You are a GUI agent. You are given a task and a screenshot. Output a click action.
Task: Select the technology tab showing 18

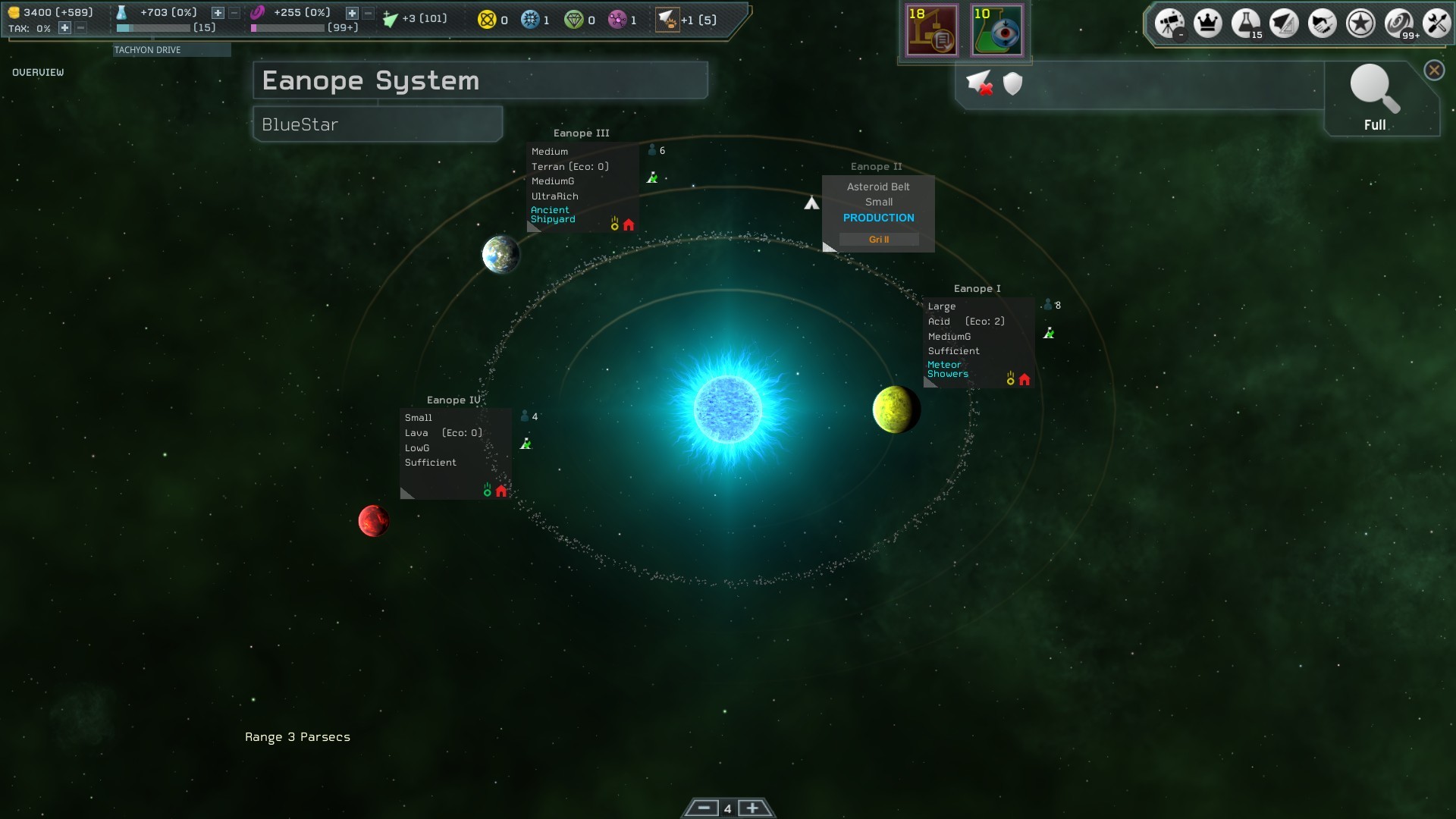point(932,30)
